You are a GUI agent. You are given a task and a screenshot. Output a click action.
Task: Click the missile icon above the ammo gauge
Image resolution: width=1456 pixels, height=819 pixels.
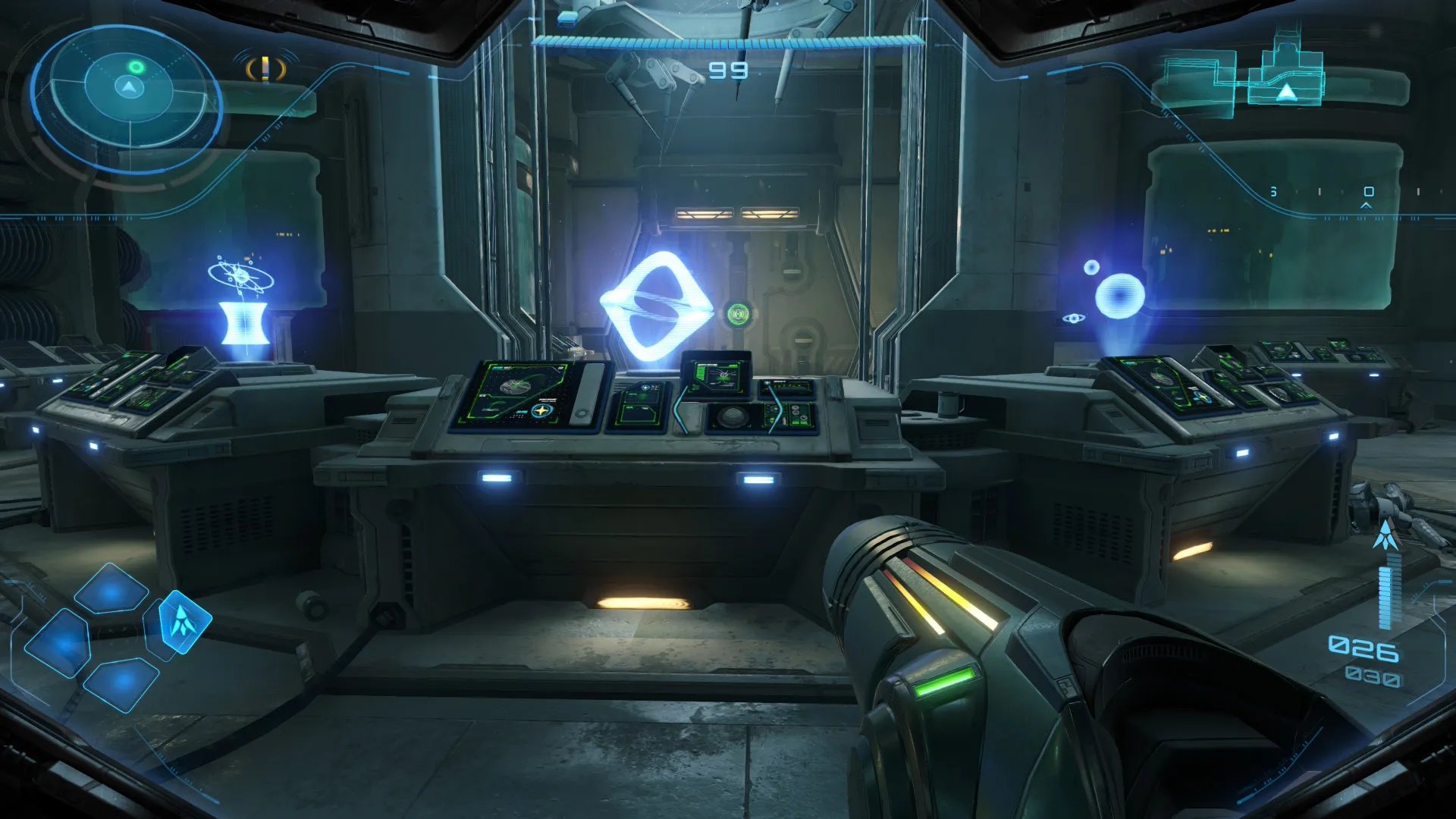[1386, 535]
